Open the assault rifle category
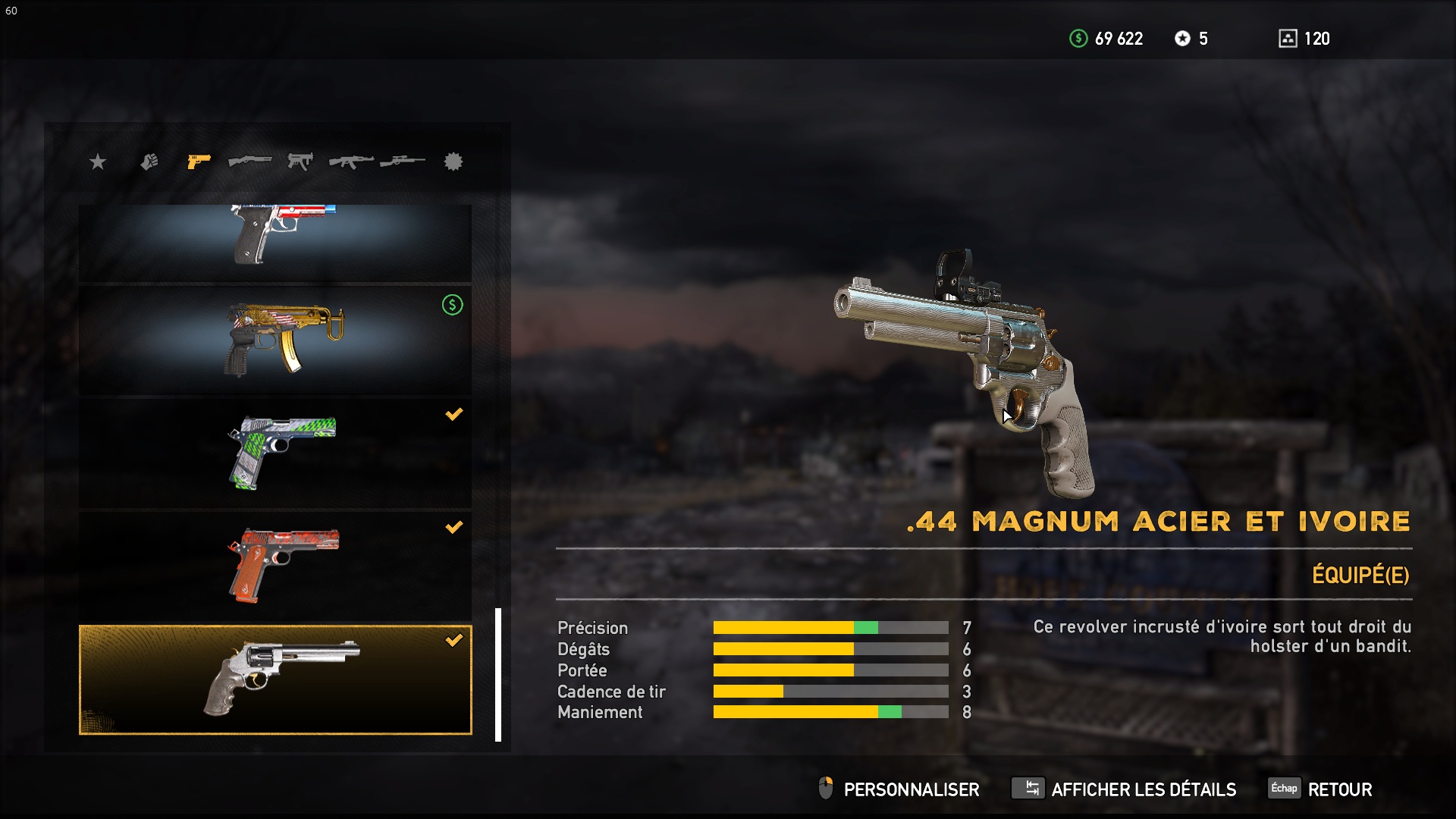Image resolution: width=1456 pixels, height=819 pixels. pyautogui.click(x=351, y=162)
